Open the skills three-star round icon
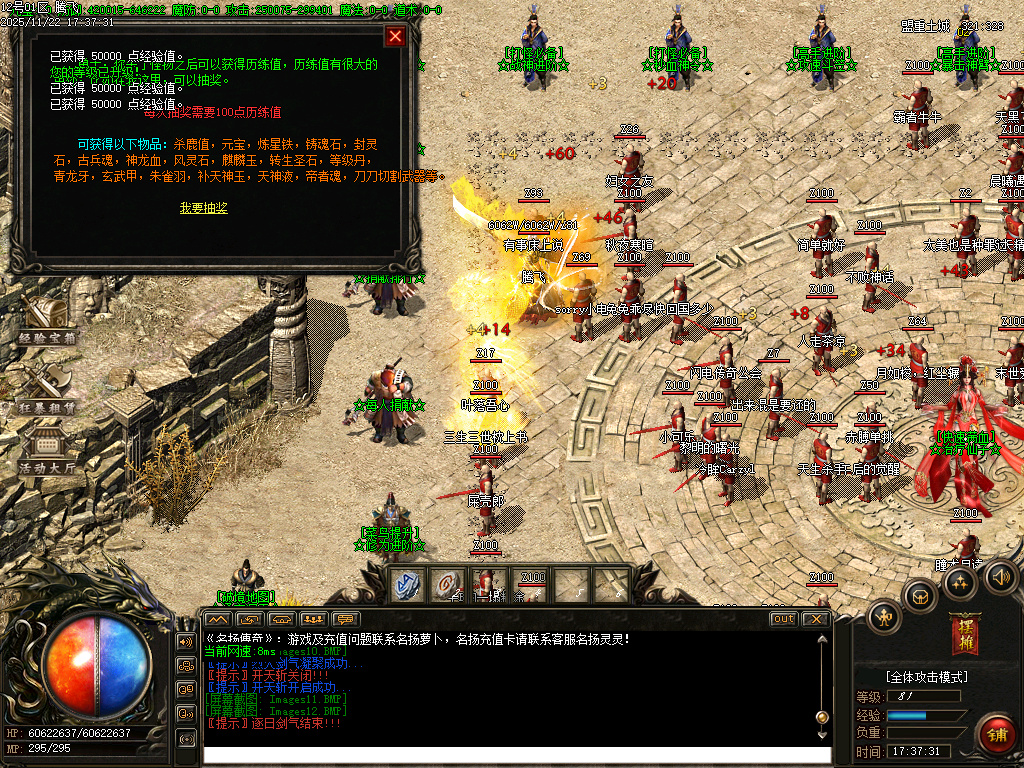1024x768 pixels. 961,583
